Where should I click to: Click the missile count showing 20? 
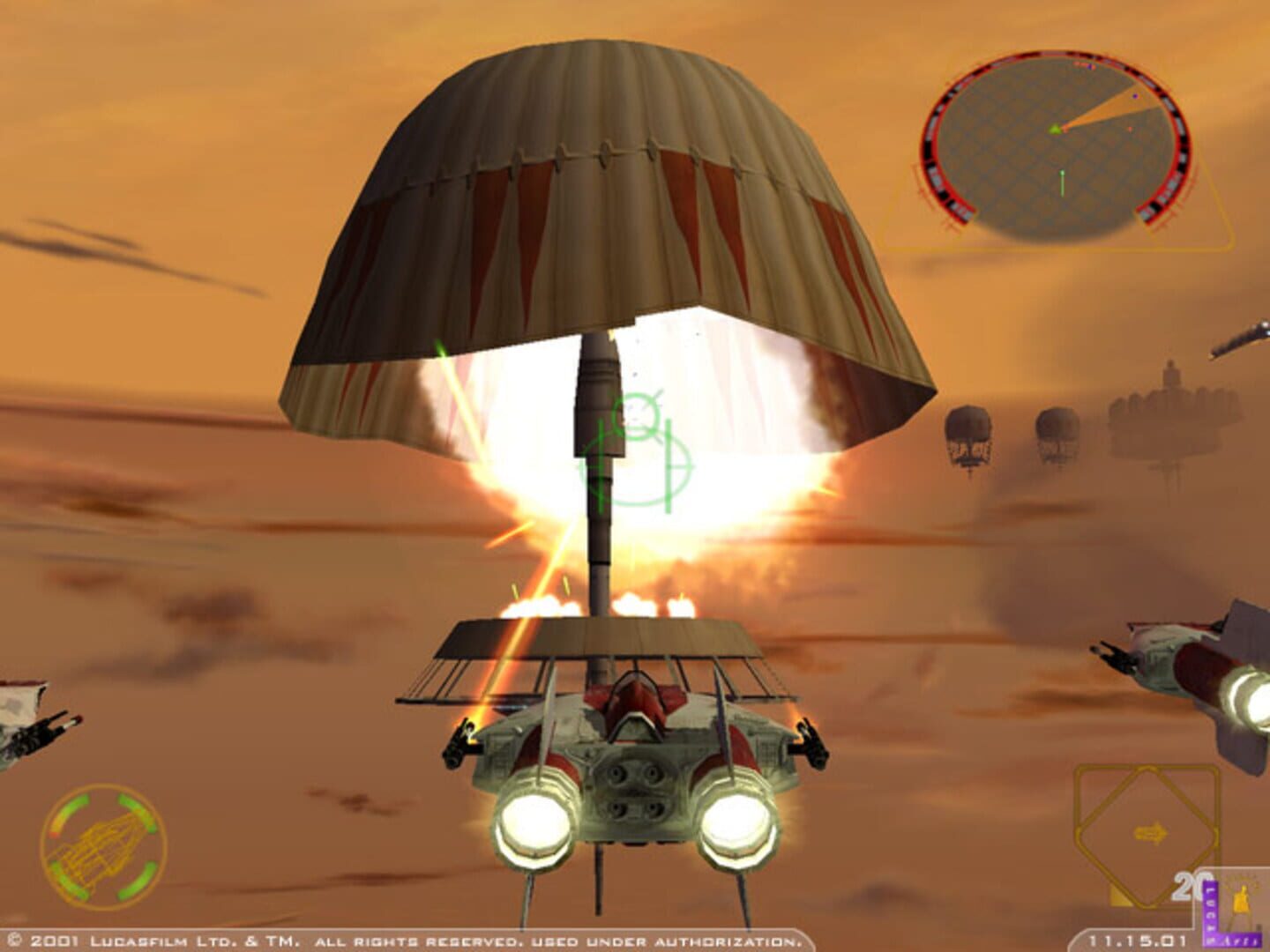click(x=1191, y=884)
